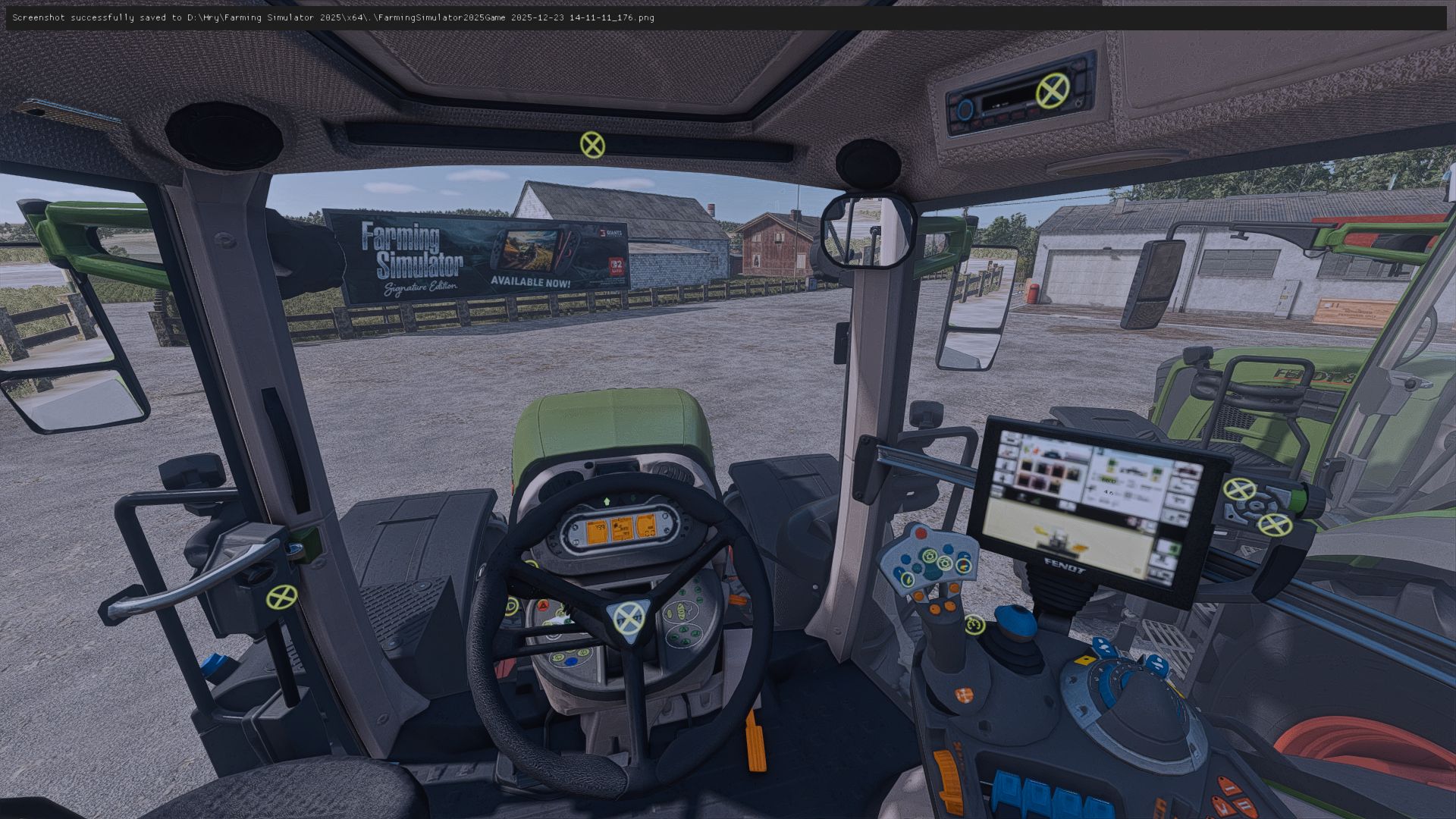Image resolution: width=1456 pixels, height=819 pixels.
Task: Toggle the left door with its interaction marker
Action: 281,597
